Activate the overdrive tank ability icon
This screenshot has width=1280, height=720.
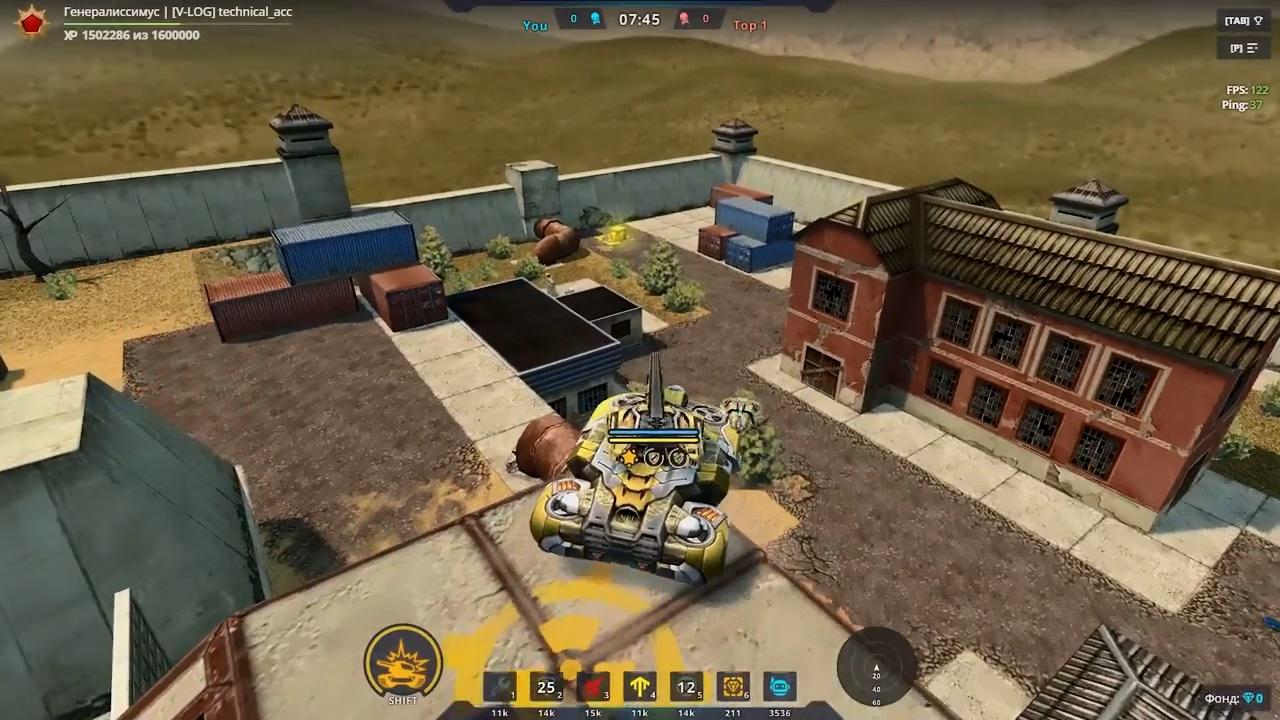pos(403,662)
